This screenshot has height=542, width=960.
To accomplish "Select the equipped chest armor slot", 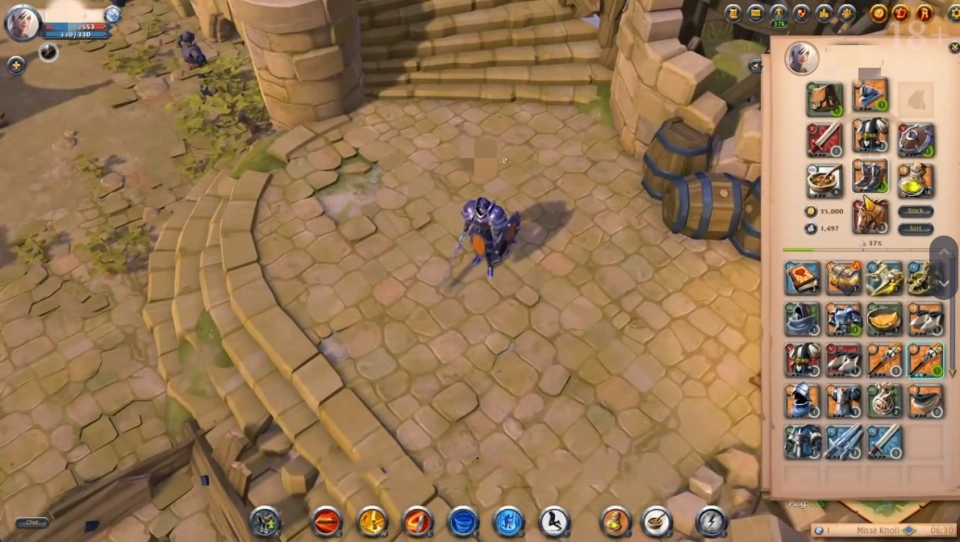I will coord(870,136).
